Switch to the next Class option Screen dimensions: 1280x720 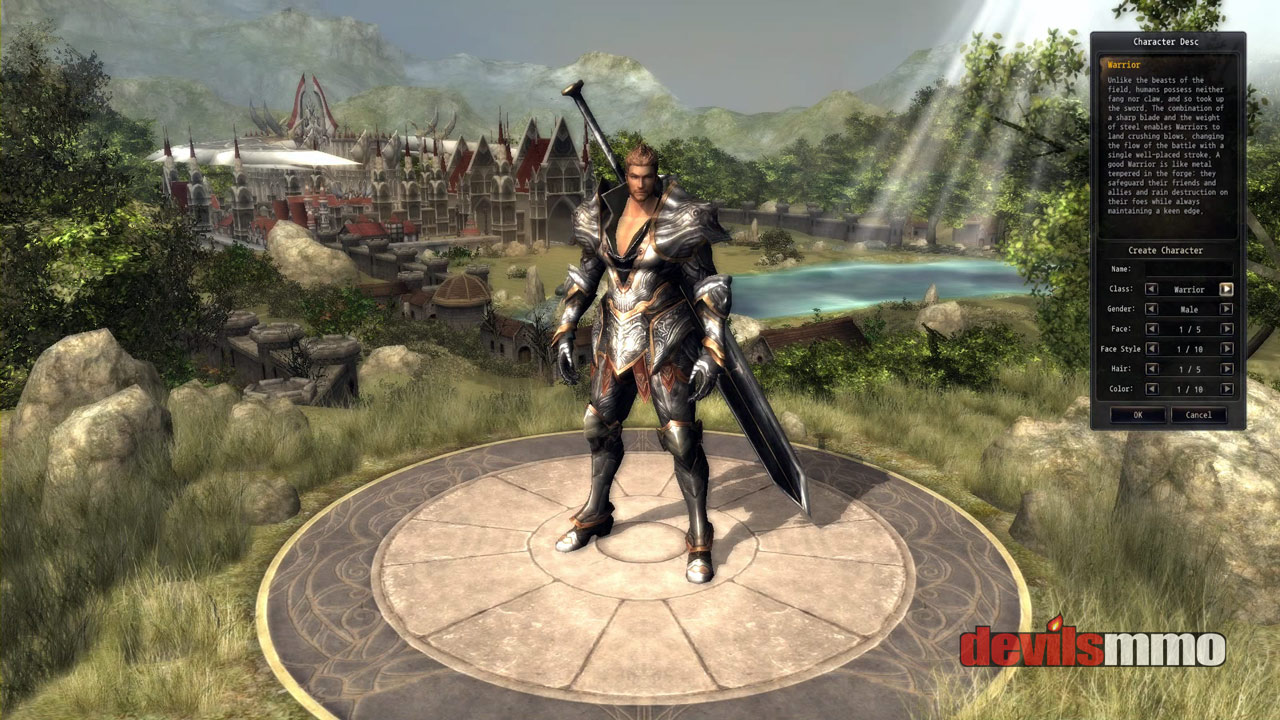coord(1226,289)
